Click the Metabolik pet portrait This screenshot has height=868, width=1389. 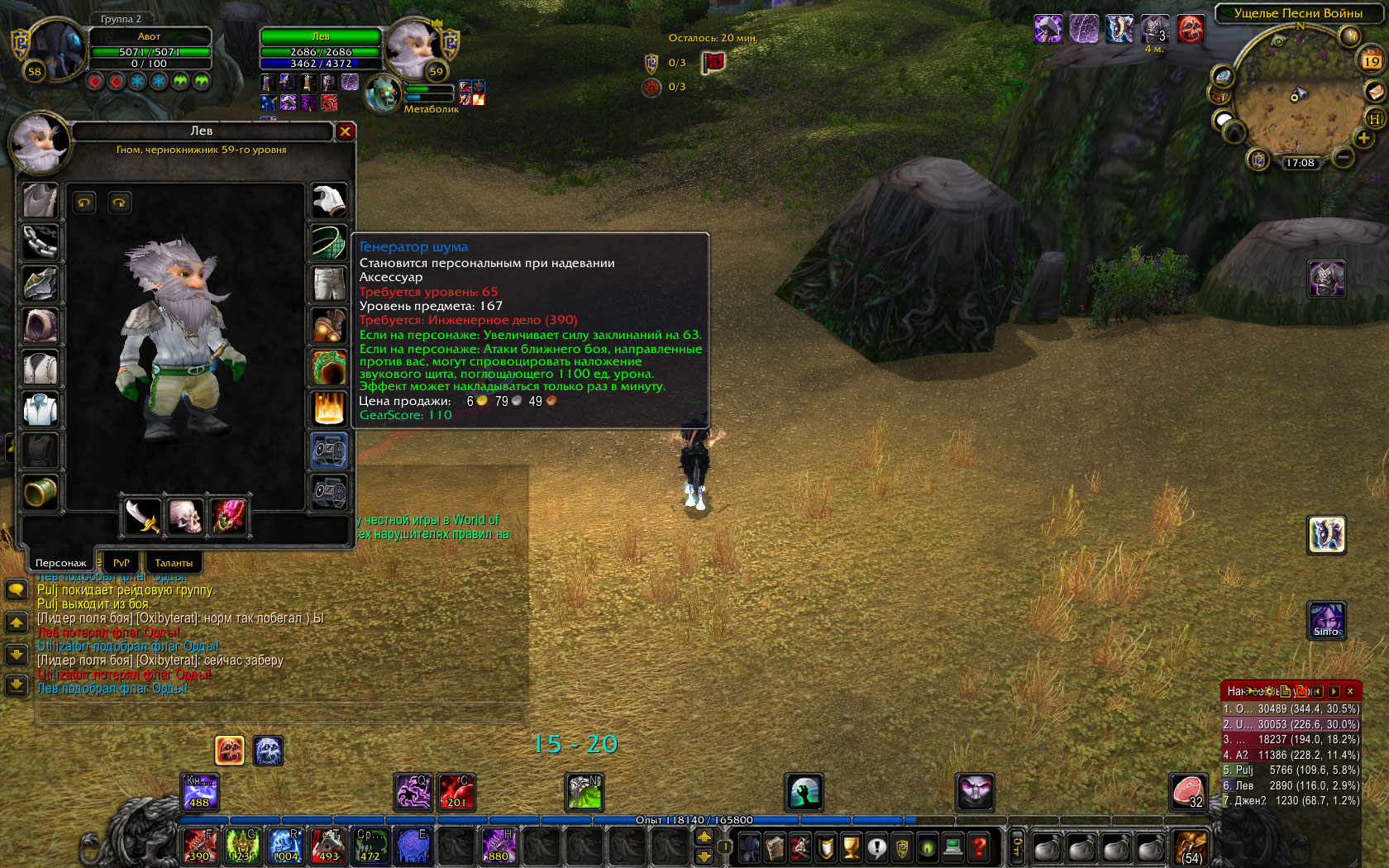383,93
